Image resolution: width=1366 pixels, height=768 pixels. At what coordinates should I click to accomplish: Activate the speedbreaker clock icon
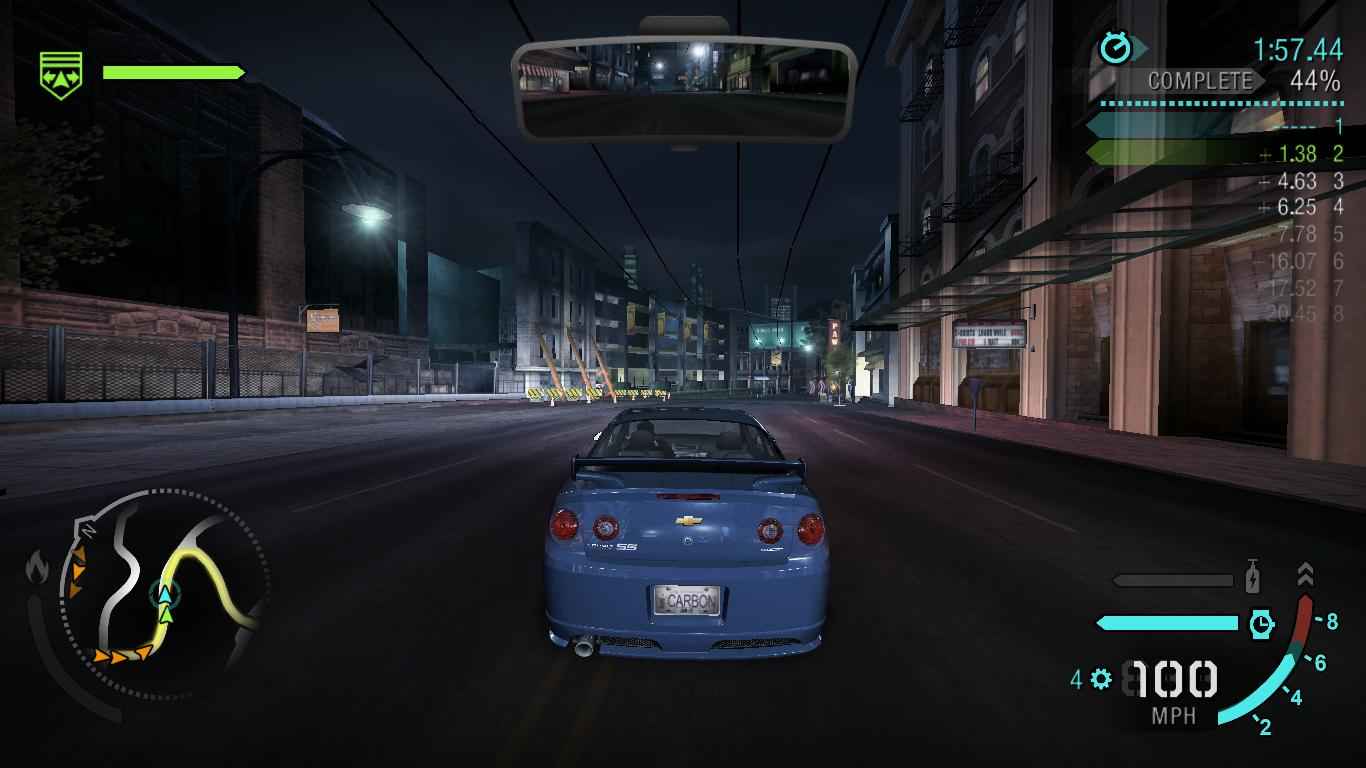coord(1262,624)
